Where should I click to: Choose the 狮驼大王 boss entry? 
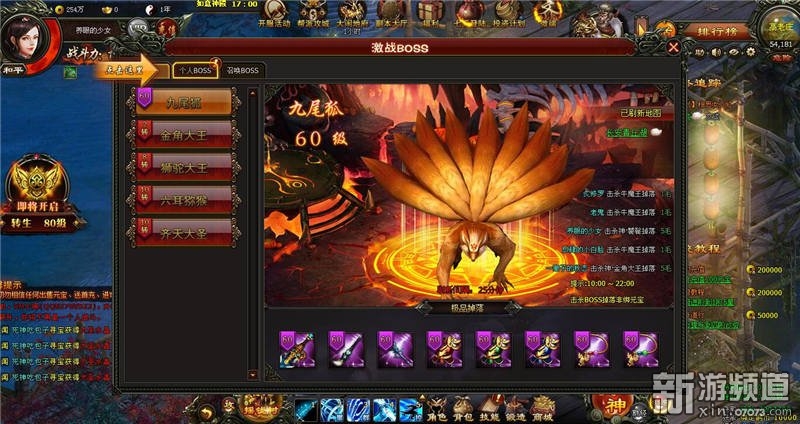click(184, 164)
